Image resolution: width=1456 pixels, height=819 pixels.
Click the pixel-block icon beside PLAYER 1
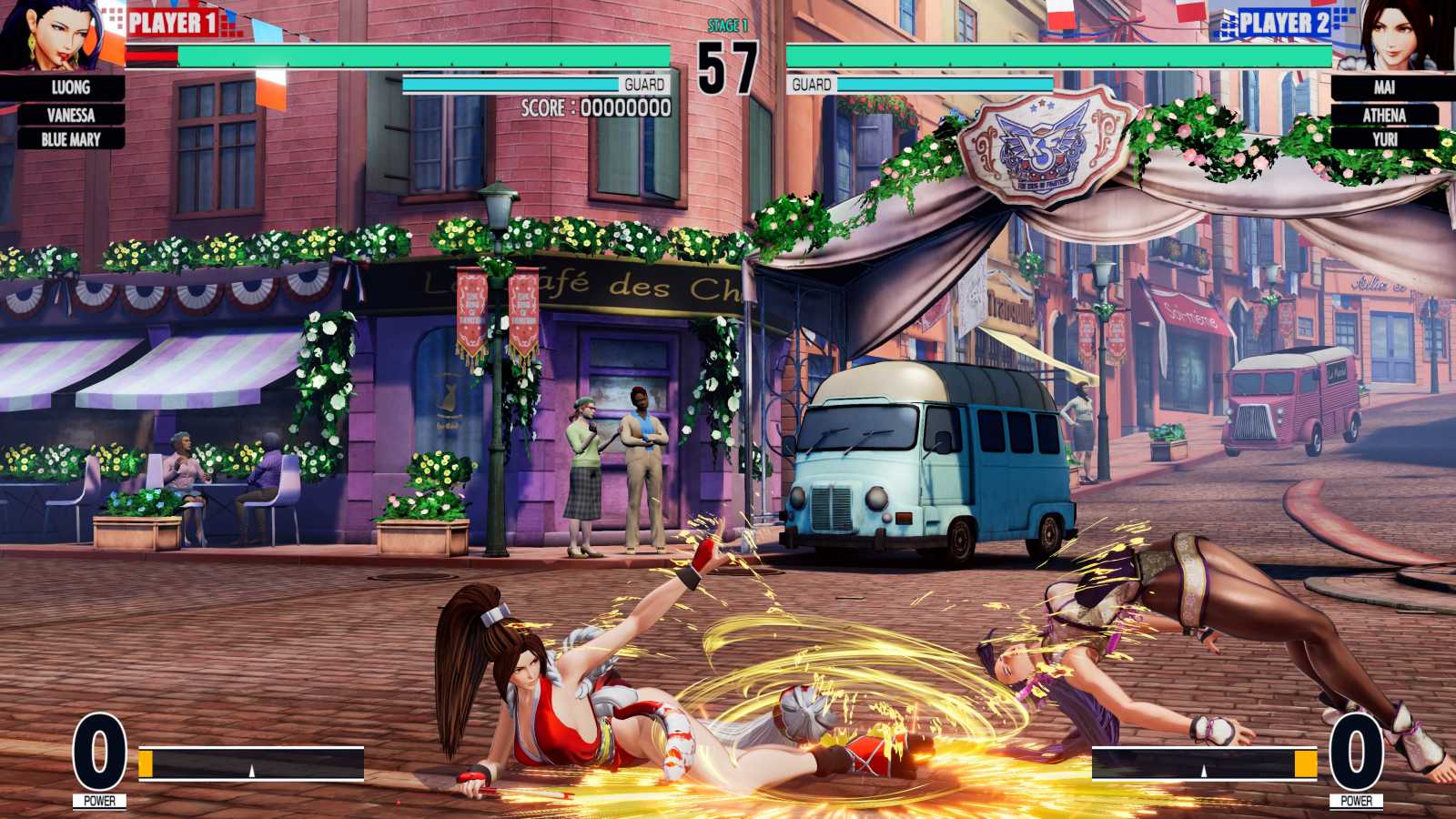coord(112,18)
